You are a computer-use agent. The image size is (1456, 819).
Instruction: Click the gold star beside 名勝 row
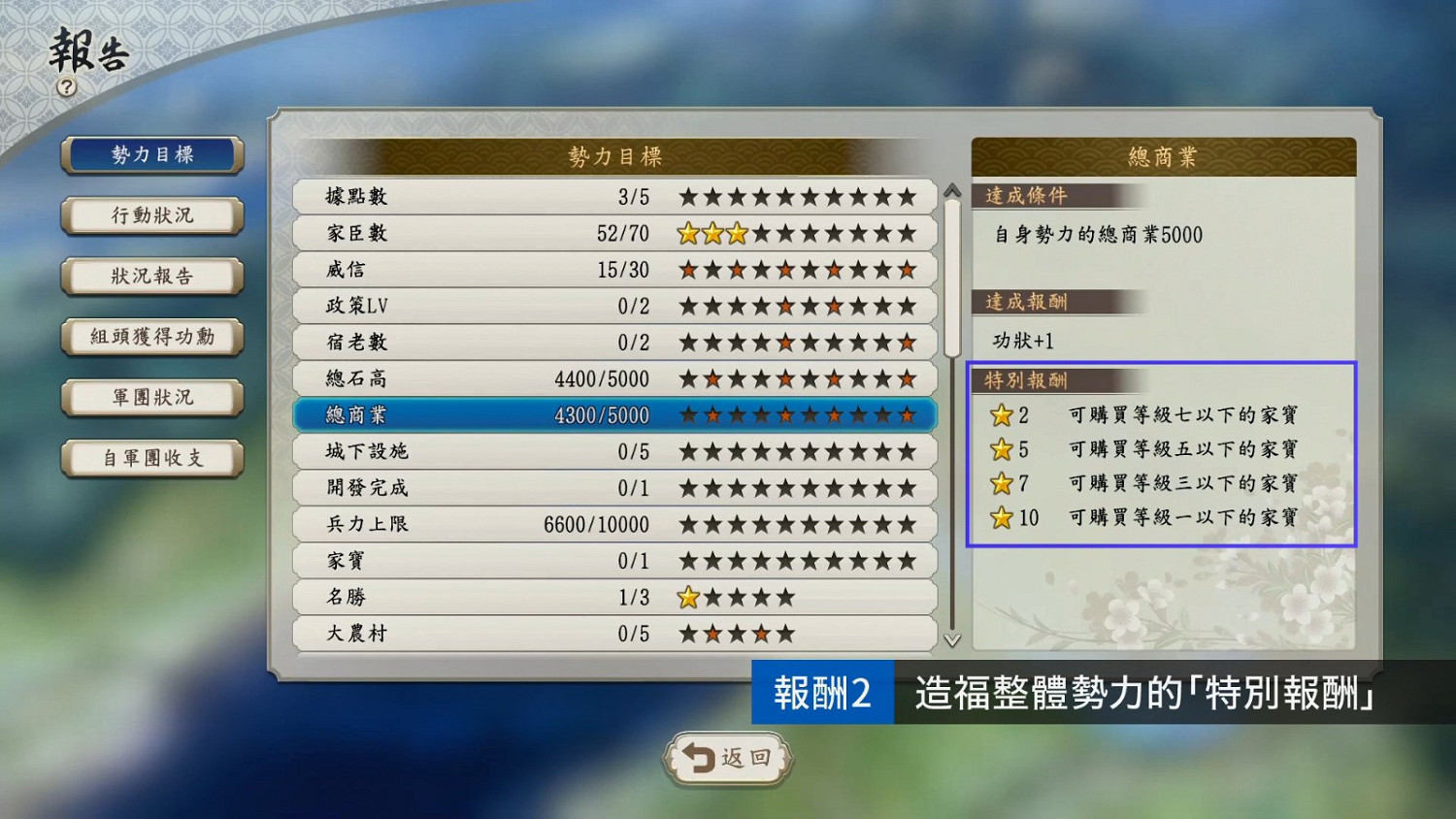(688, 598)
